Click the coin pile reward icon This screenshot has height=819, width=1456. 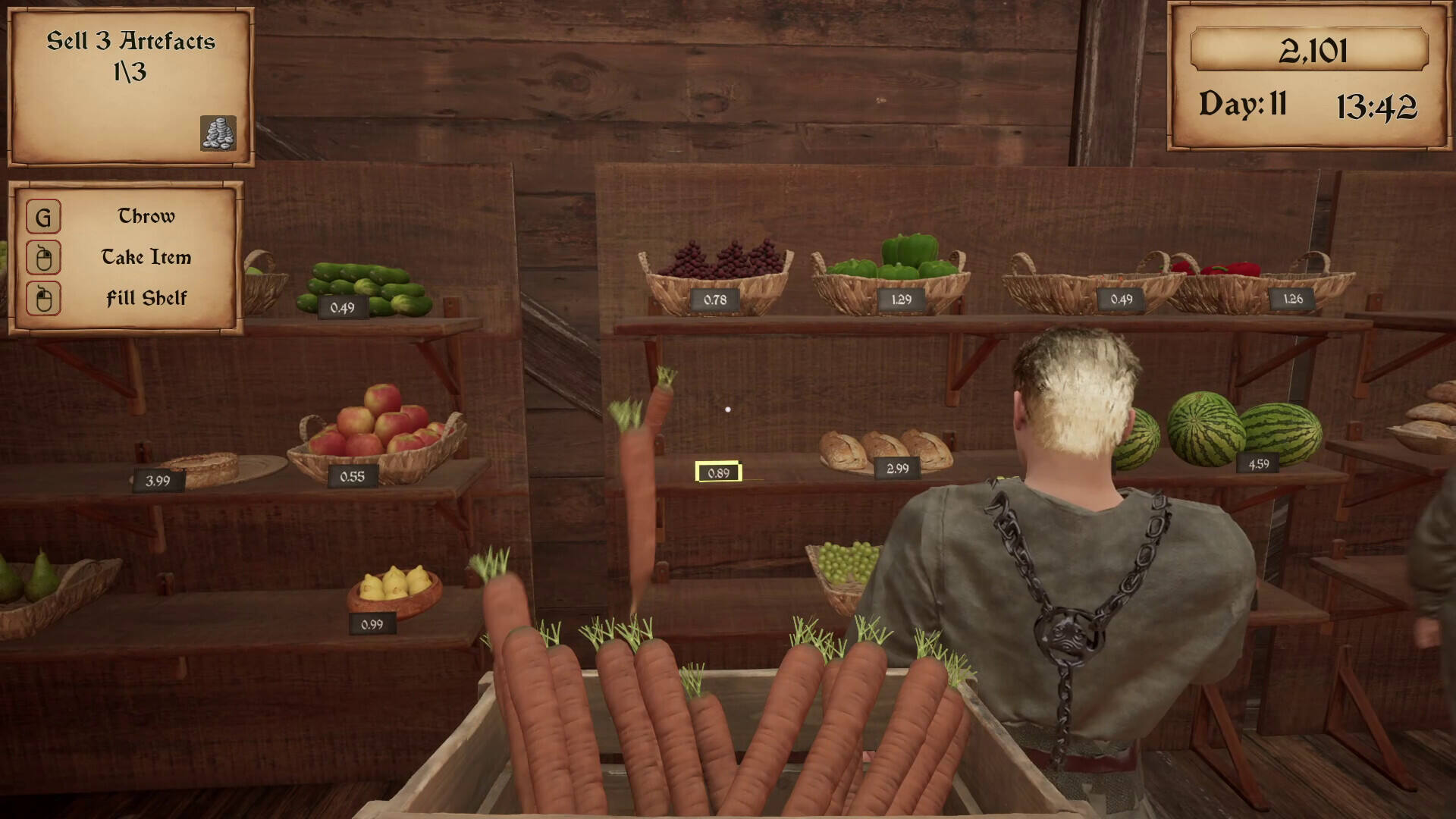[218, 133]
